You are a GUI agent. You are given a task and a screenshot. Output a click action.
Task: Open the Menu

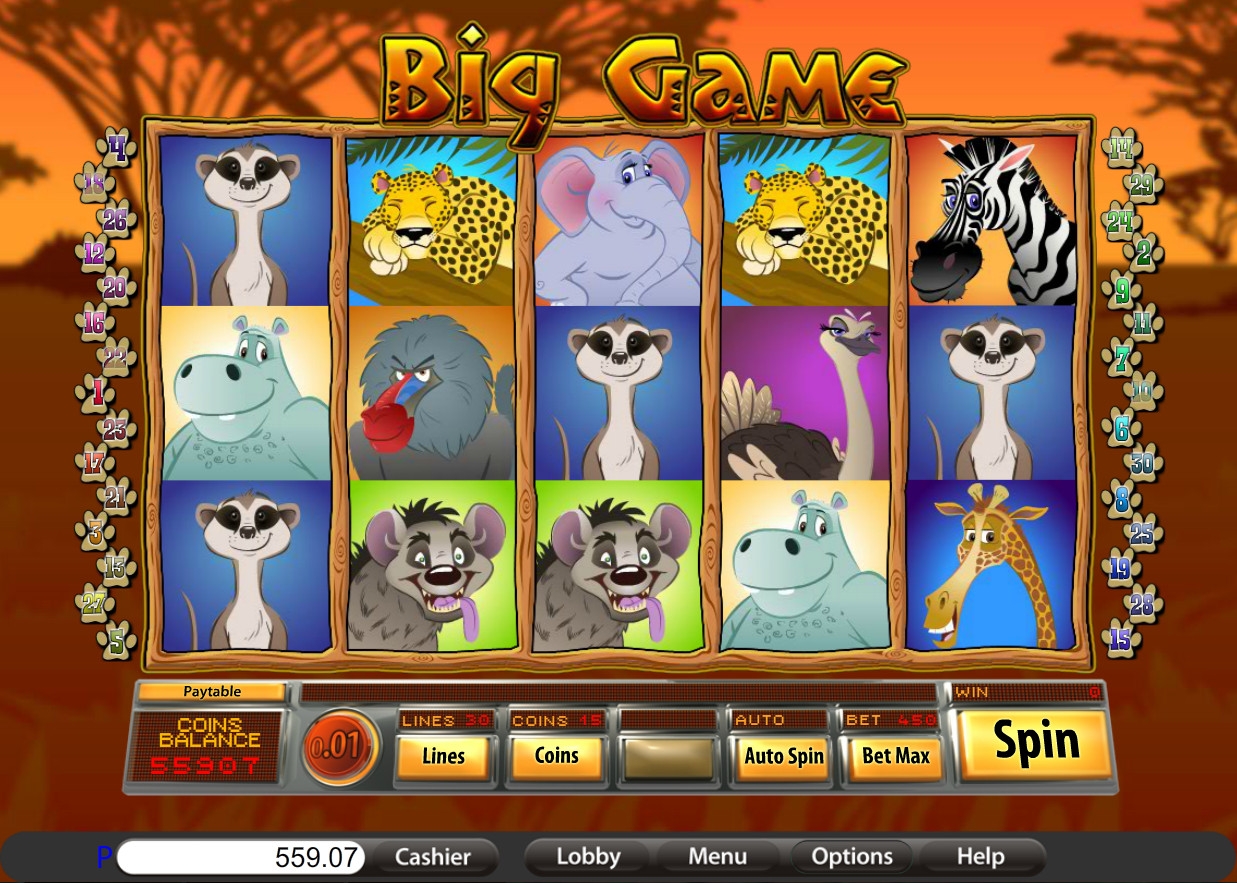tap(717, 857)
